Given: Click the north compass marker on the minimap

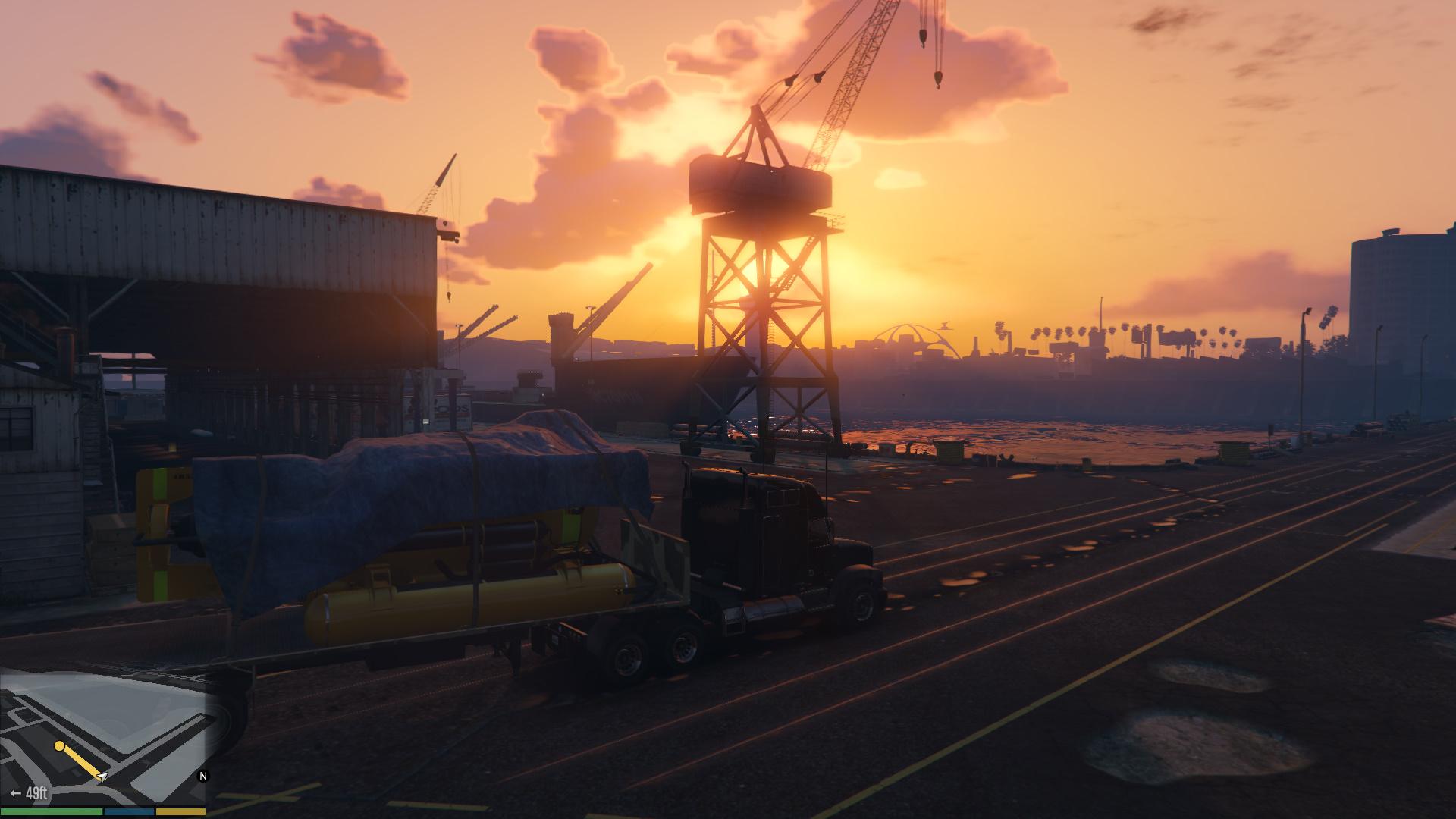Looking at the screenshot, I should coord(202,776).
